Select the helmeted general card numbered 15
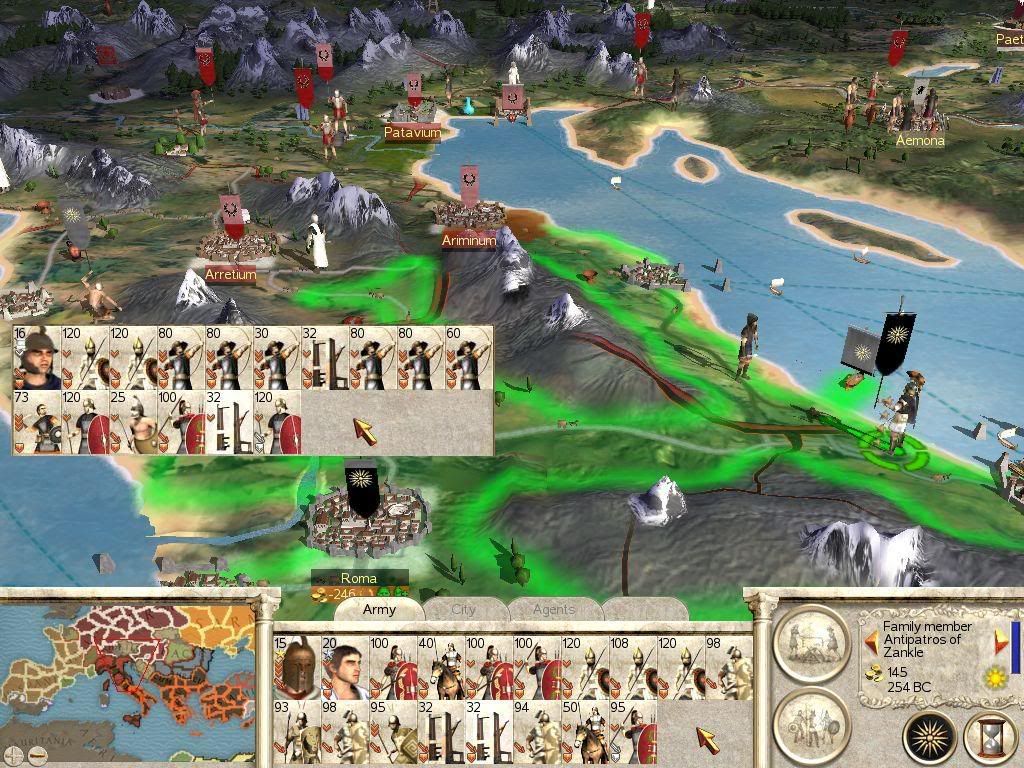The height and width of the screenshot is (768, 1024). click(295, 667)
